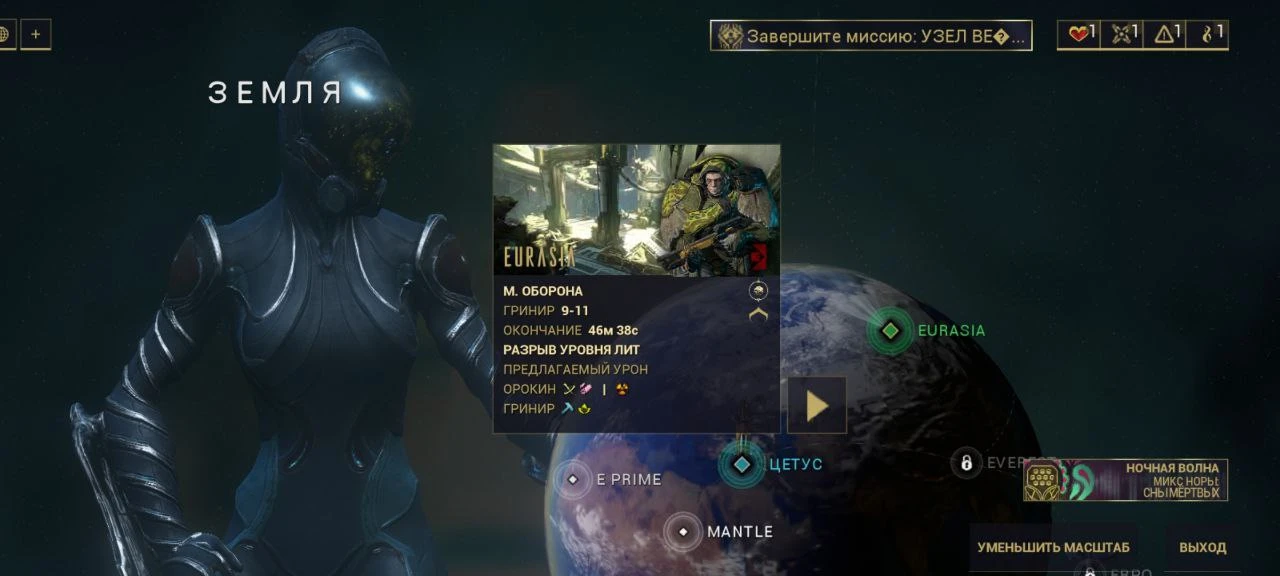Open the Ночная Волна banner
Screen dimensions: 1280x576
click(1125, 481)
